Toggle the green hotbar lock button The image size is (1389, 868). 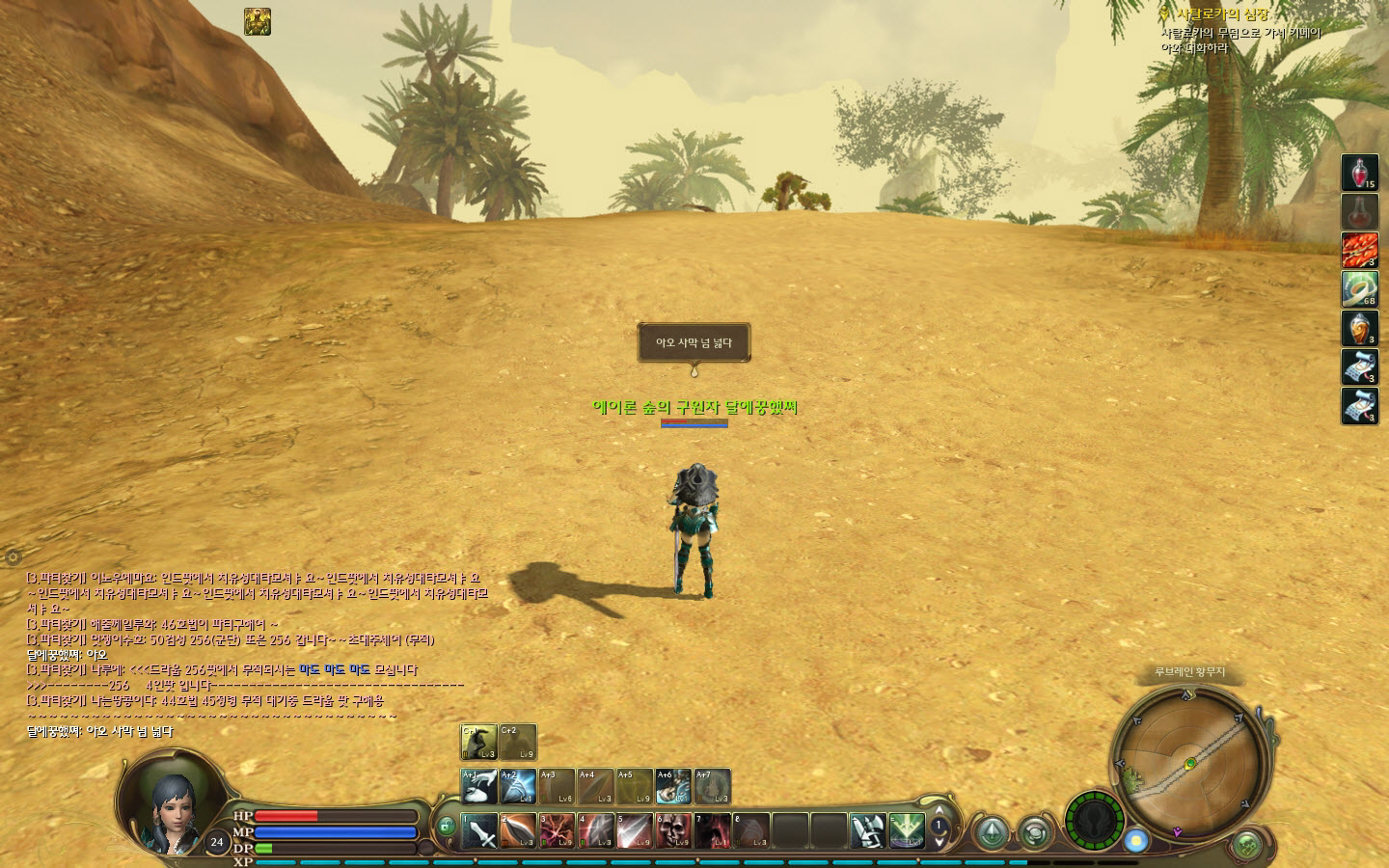[445, 827]
